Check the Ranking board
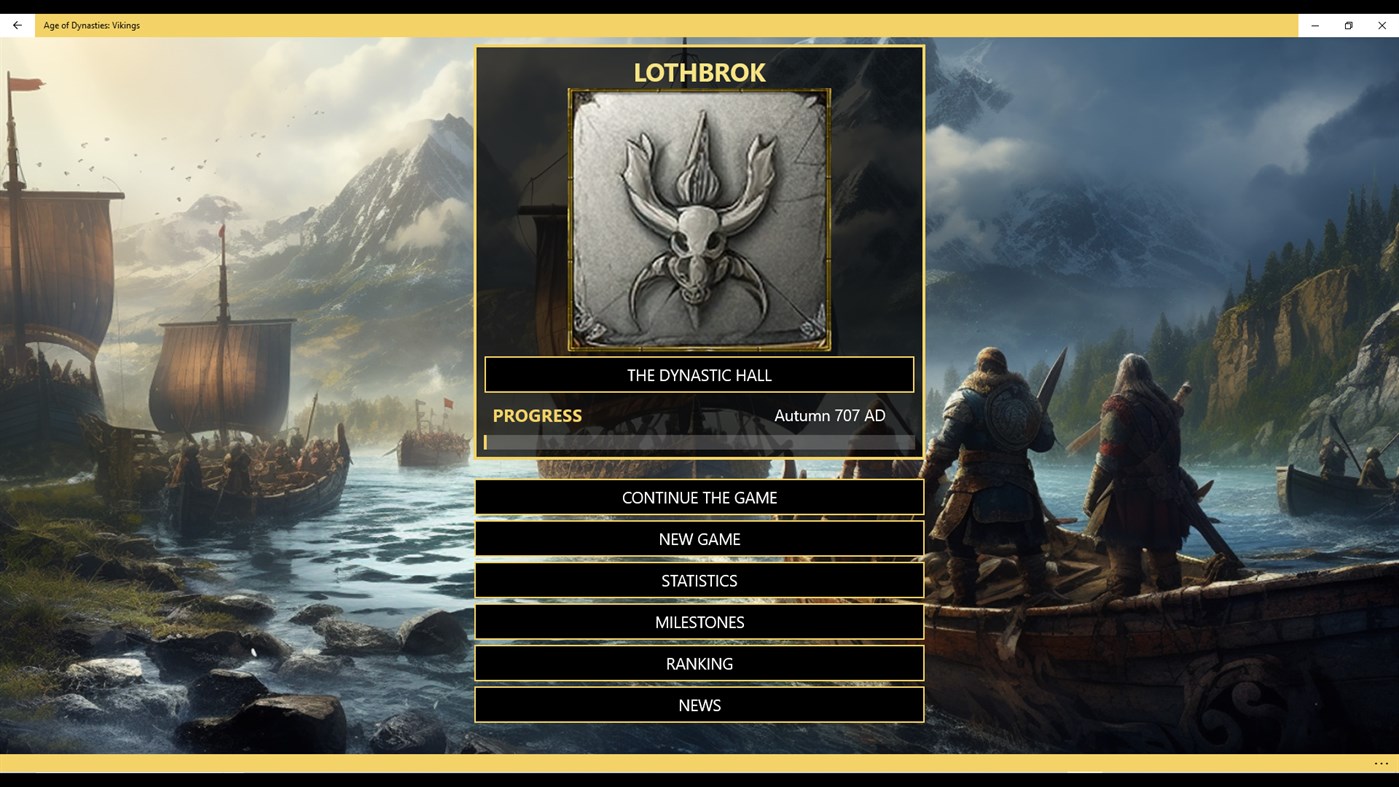Screen dimensions: 1399x787 pyautogui.click(x=699, y=663)
